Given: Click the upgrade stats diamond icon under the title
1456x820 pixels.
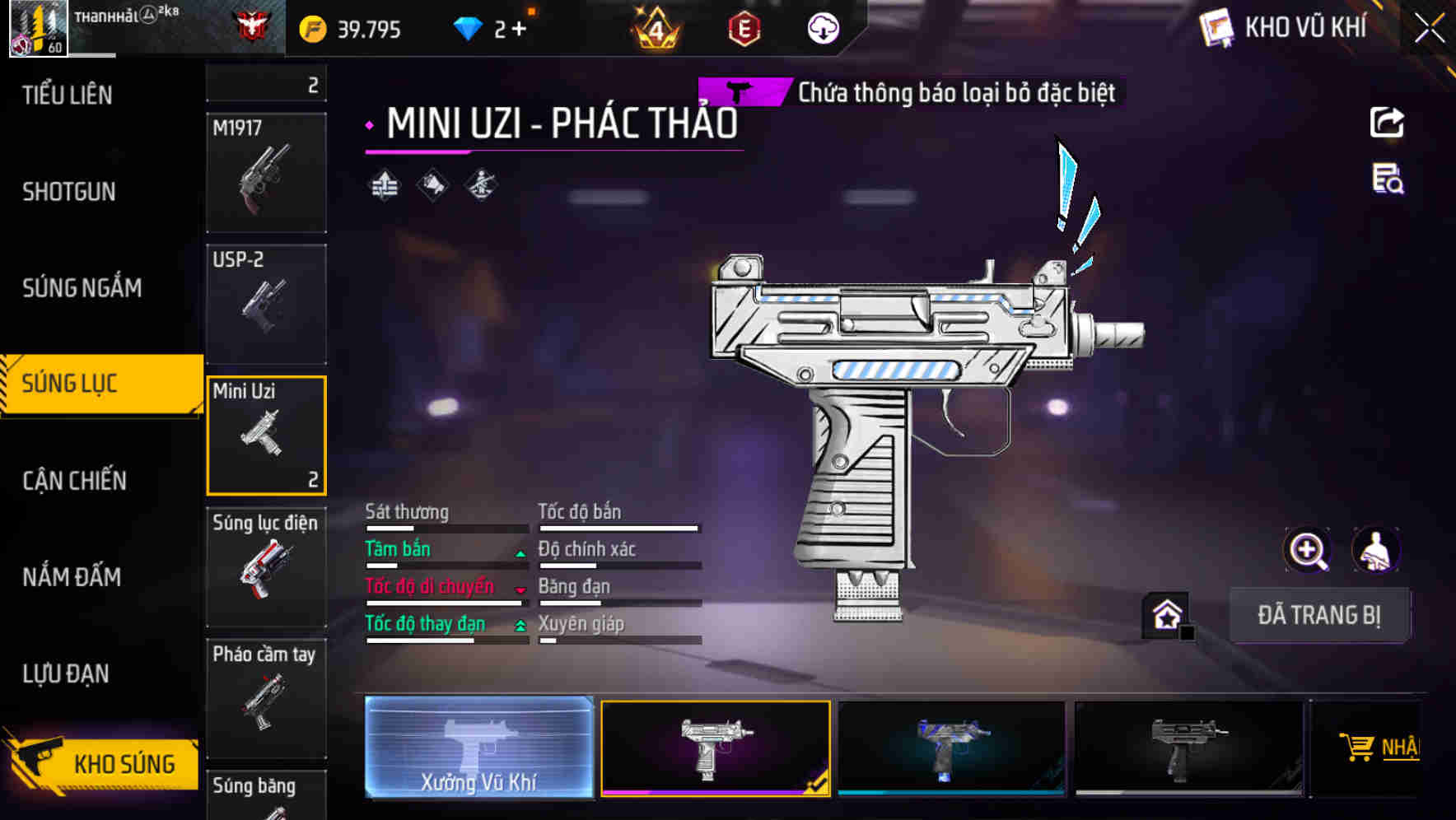Looking at the screenshot, I should pyautogui.click(x=384, y=184).
